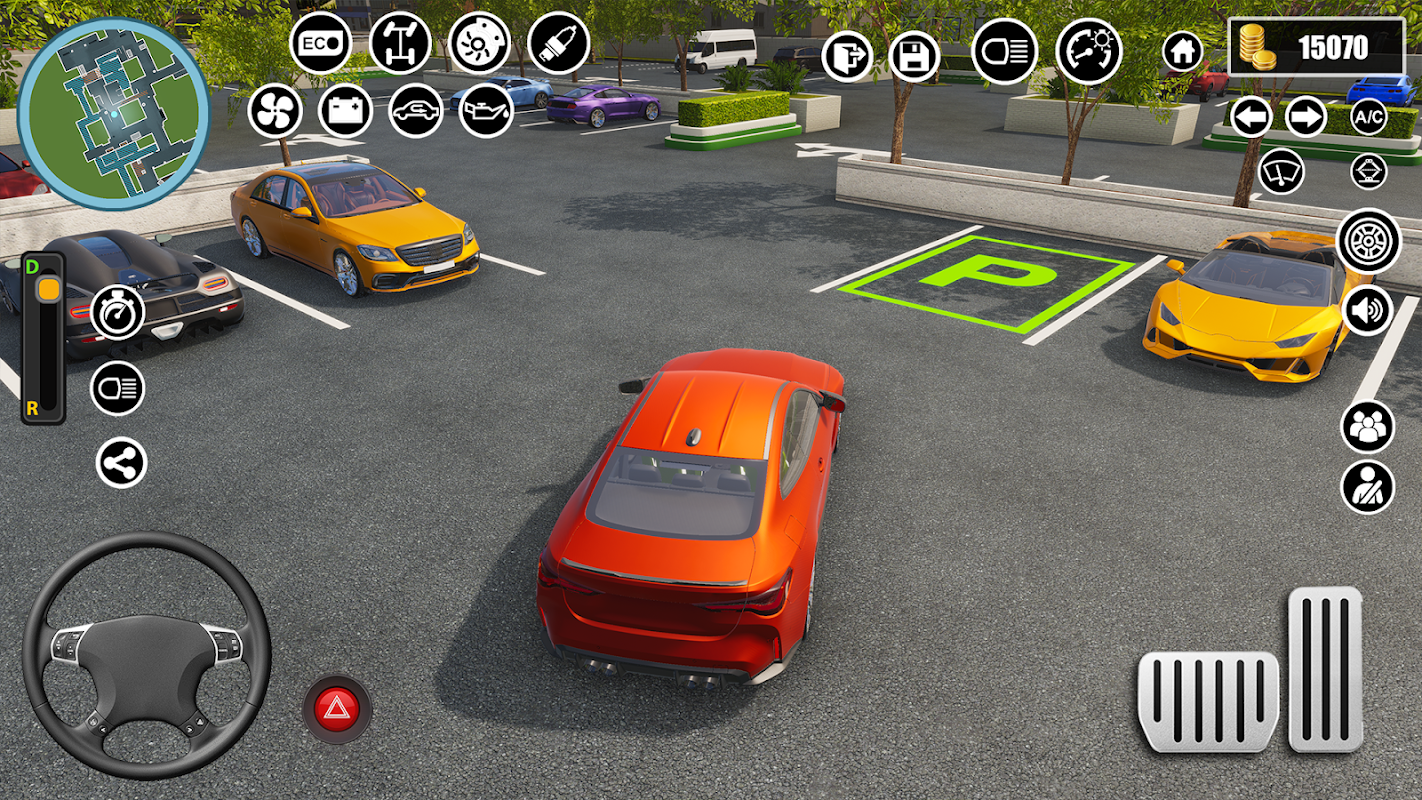
Task: Turn on the windshield wipers
Action: coord(1282,171)
